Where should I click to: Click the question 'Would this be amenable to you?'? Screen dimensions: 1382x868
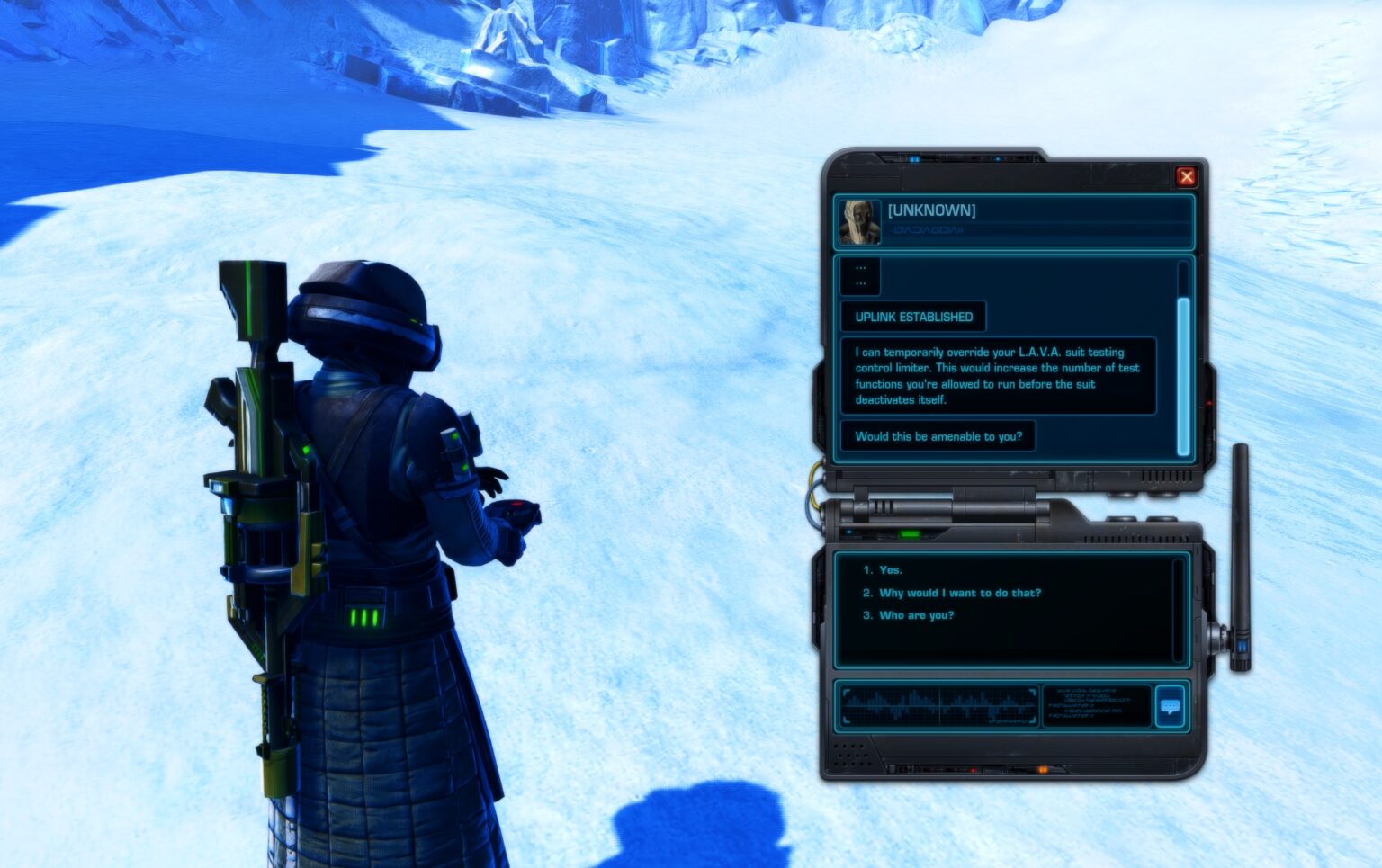938,435
